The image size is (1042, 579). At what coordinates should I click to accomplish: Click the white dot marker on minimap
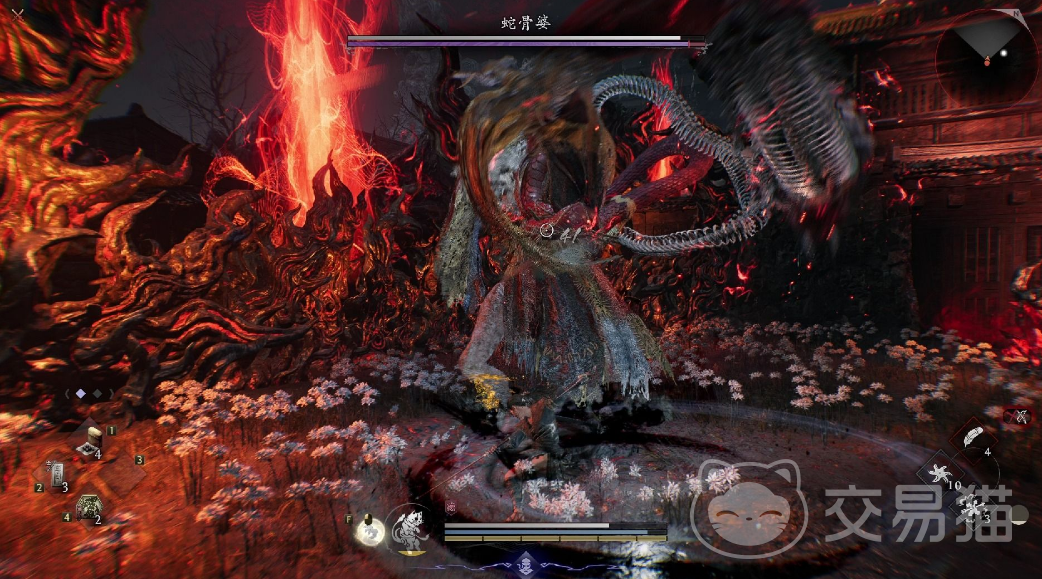coord(1004,53)
